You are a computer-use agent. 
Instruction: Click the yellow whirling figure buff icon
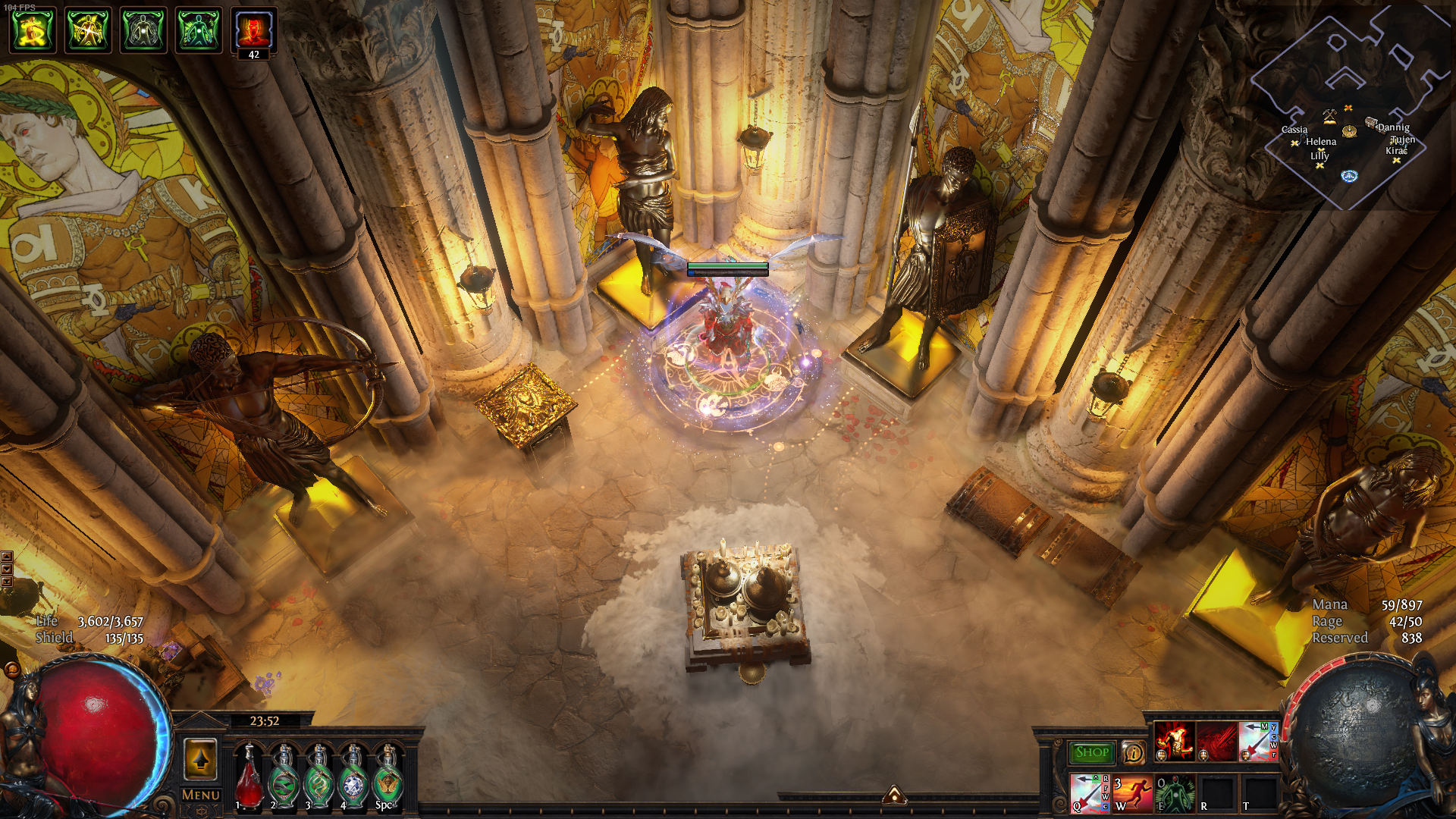[33, 30]
